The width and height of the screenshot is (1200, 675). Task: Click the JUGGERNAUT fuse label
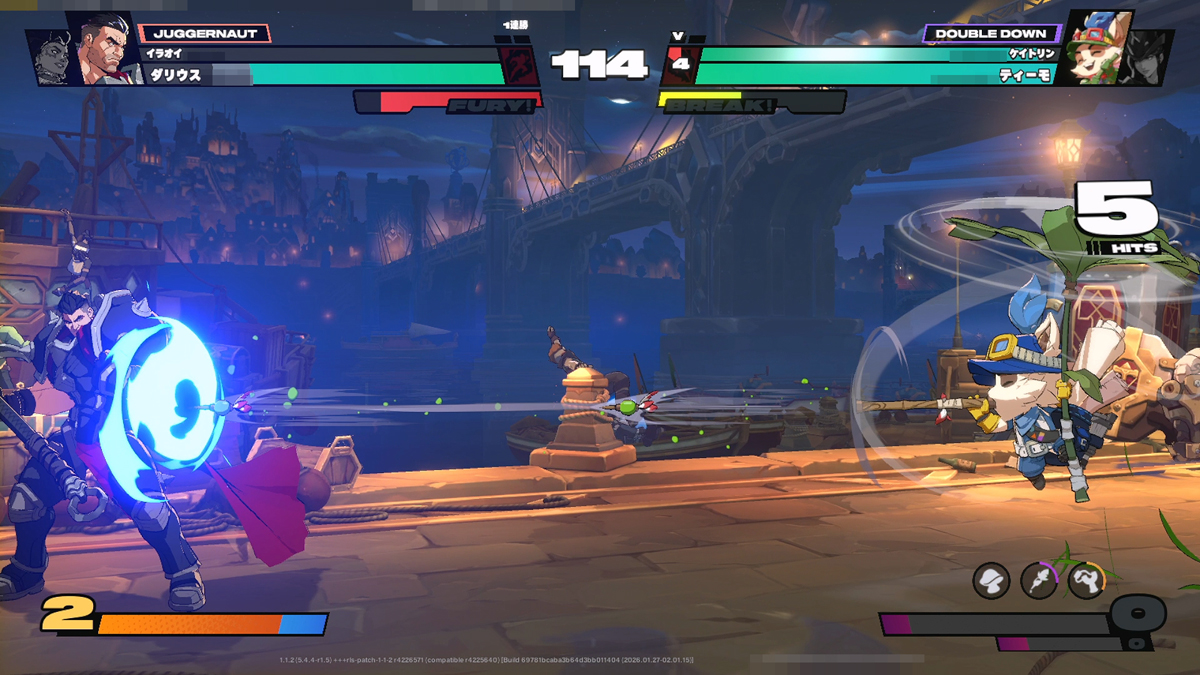pyautogui.click(x=205, y=34)
